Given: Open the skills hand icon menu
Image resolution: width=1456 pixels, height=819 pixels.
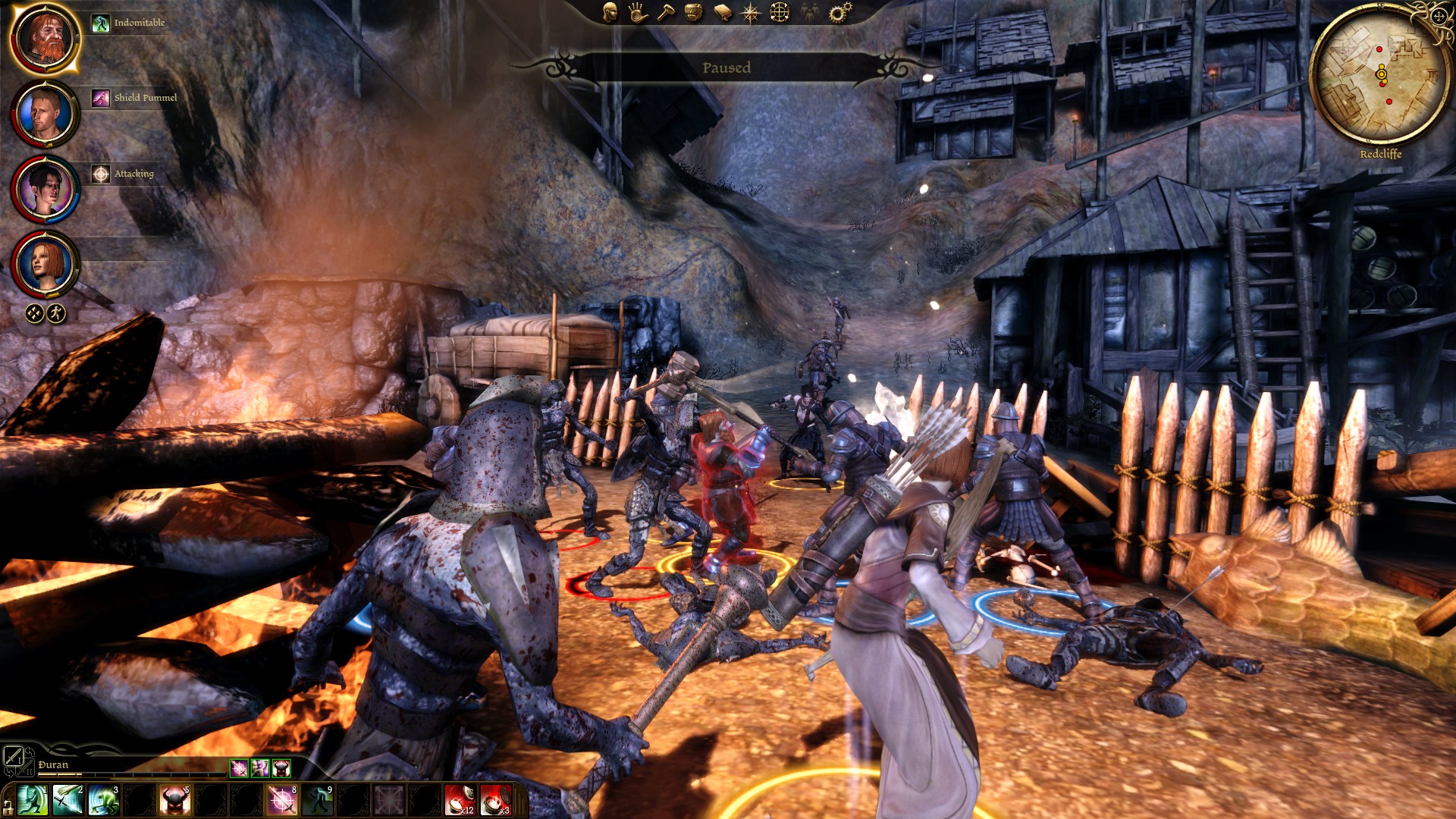Looking at the screenshot, I should [637, 12].
